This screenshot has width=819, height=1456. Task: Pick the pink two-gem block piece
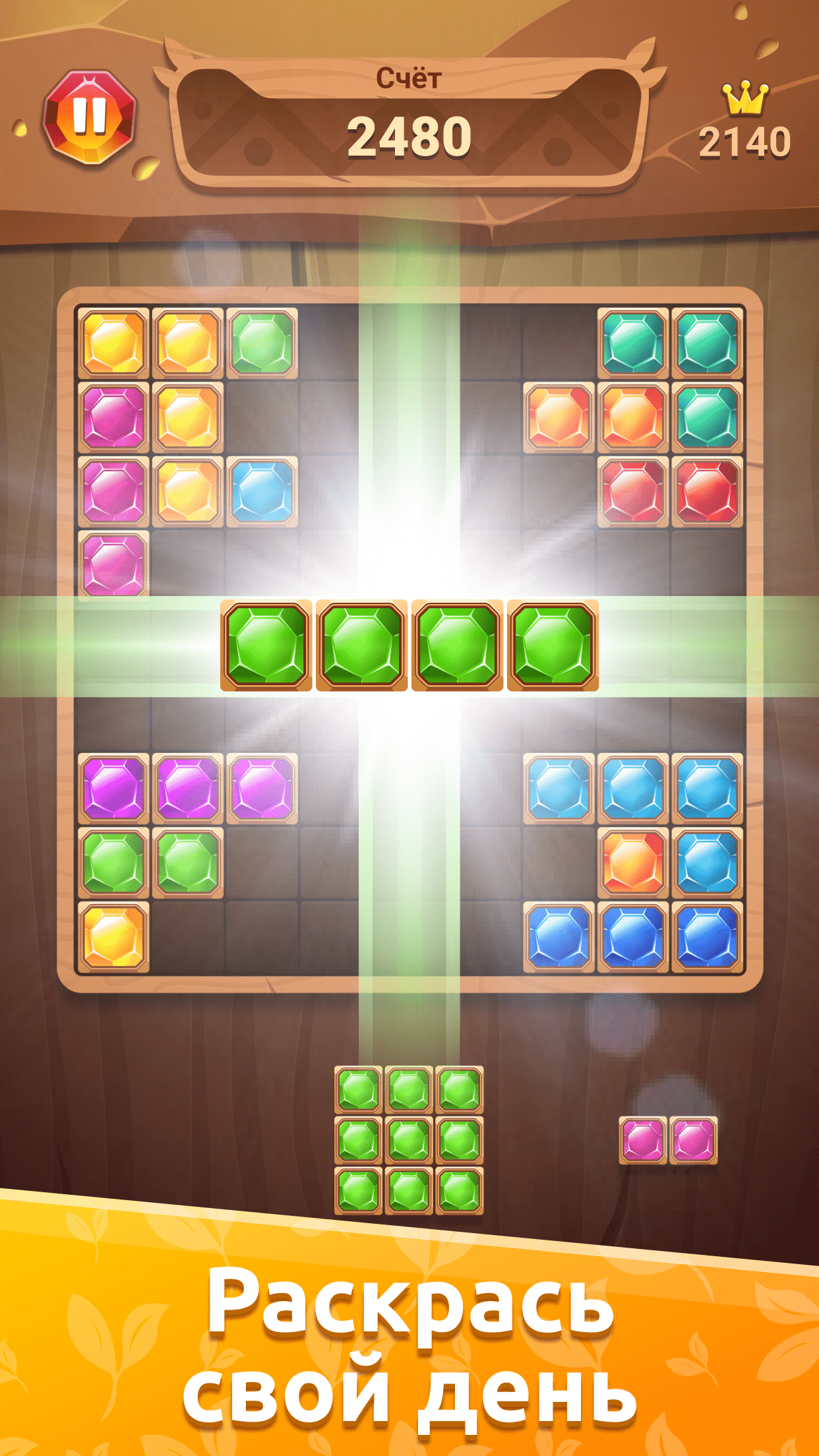668,1139
